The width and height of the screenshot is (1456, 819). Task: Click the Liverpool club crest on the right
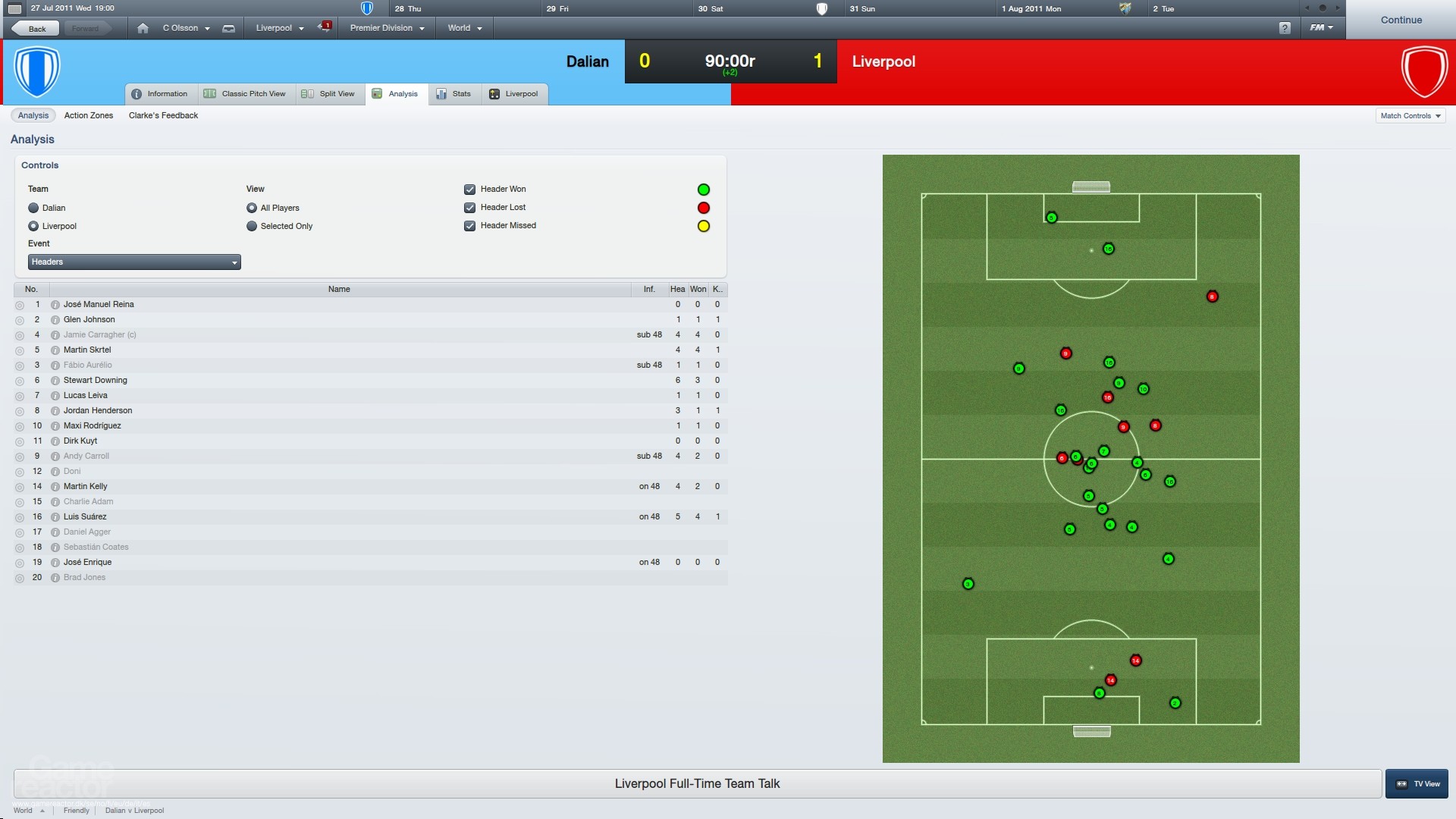1424,72
